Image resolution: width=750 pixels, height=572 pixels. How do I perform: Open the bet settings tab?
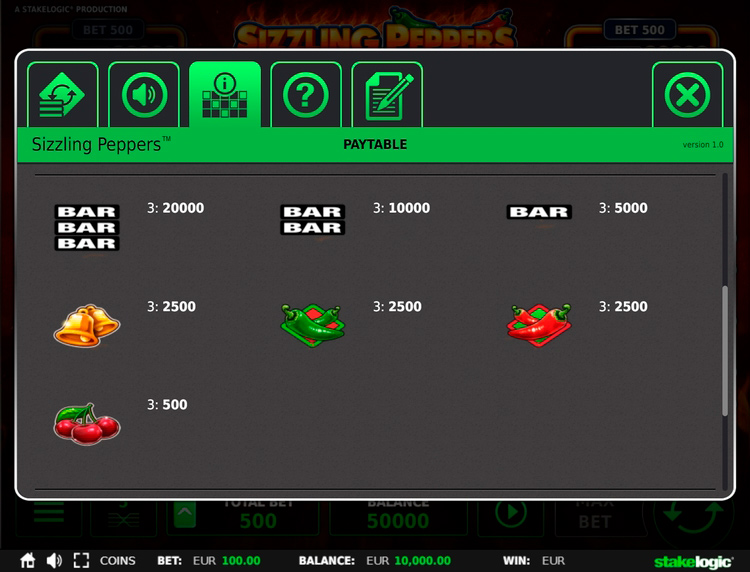point(62,95)
